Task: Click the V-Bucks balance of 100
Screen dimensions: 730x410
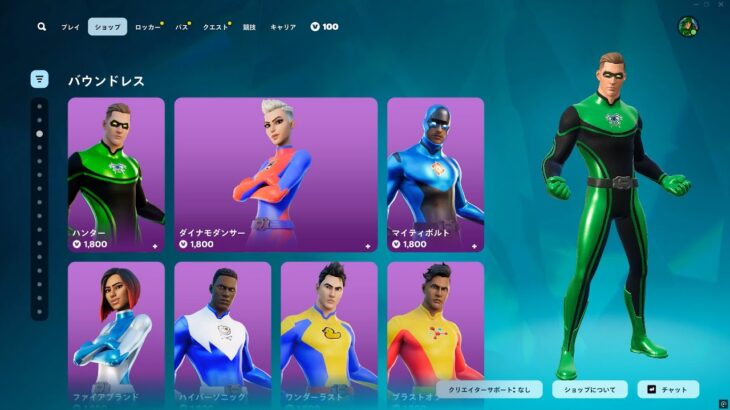Action: [324, 27]
